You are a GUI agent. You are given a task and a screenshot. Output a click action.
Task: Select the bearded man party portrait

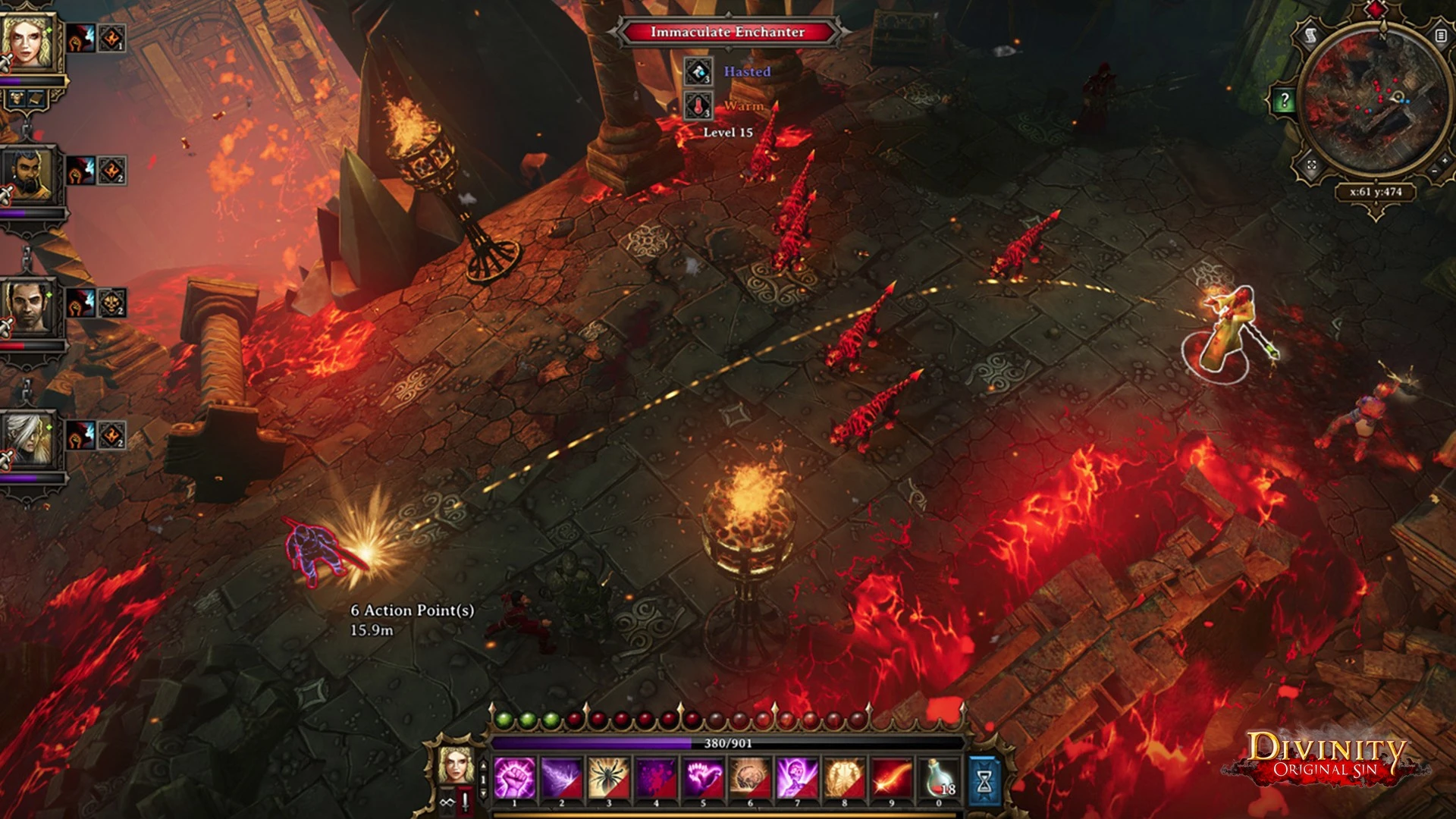tap(27, 174)
